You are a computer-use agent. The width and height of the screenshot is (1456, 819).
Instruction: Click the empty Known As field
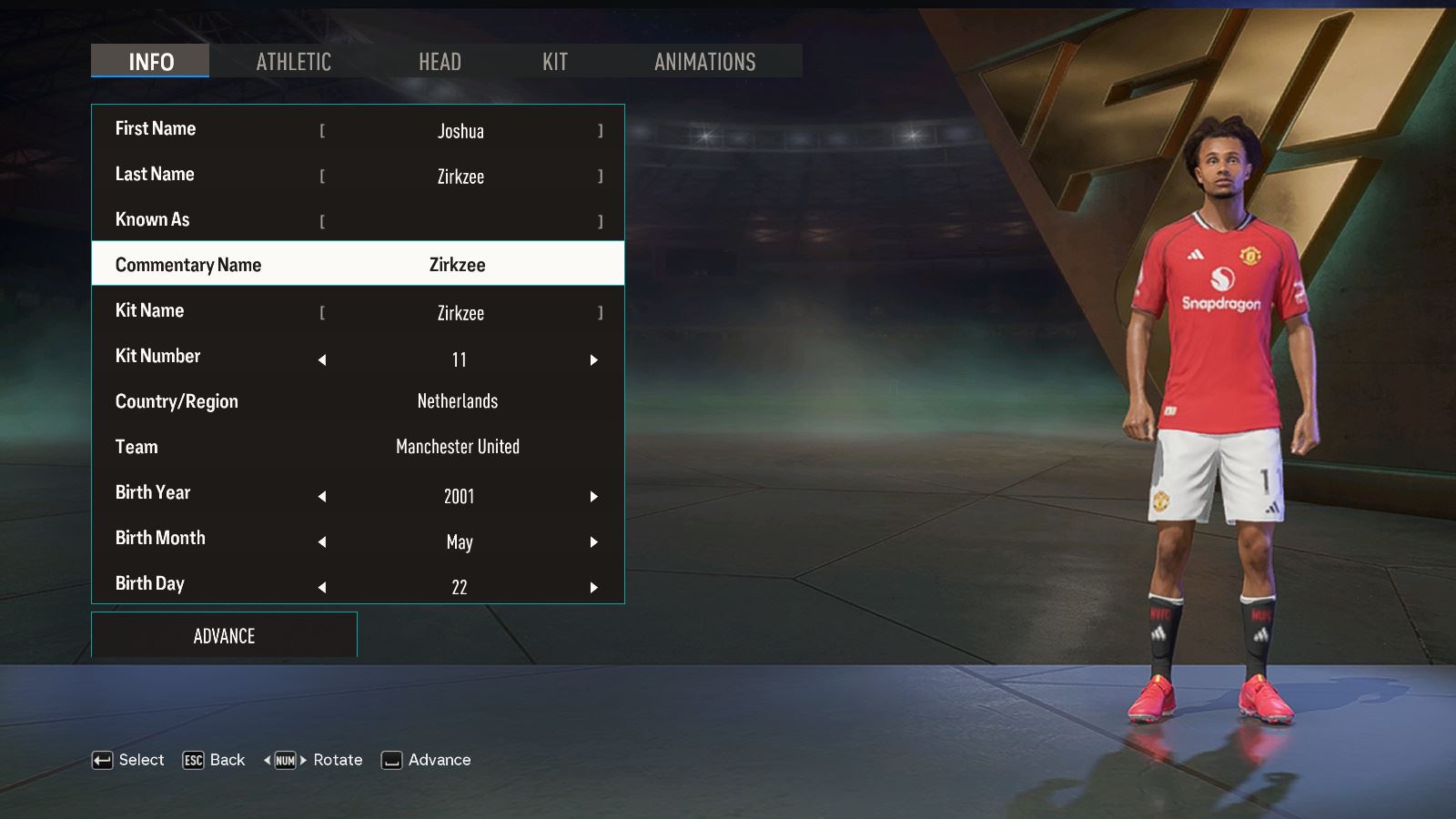point(460,221)
